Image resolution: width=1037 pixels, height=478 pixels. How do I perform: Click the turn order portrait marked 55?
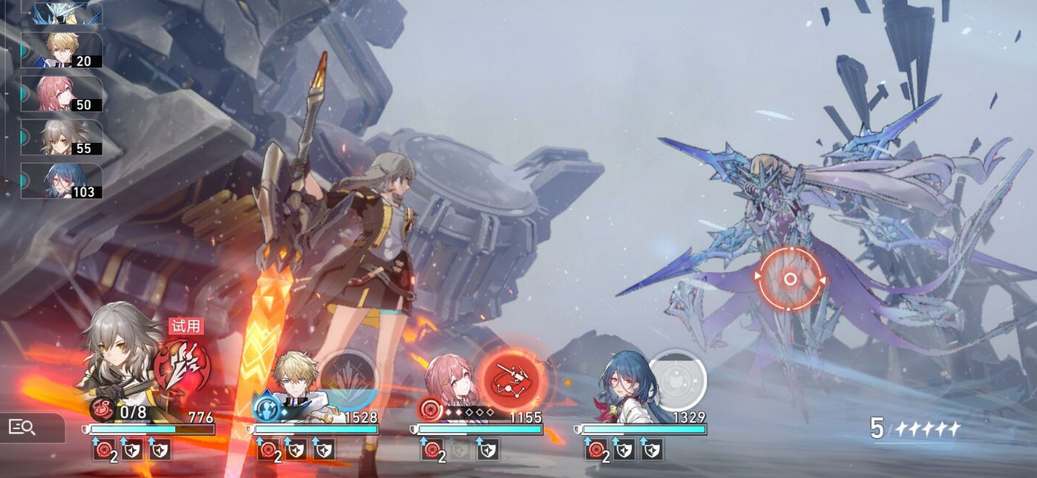click(62, 137)
